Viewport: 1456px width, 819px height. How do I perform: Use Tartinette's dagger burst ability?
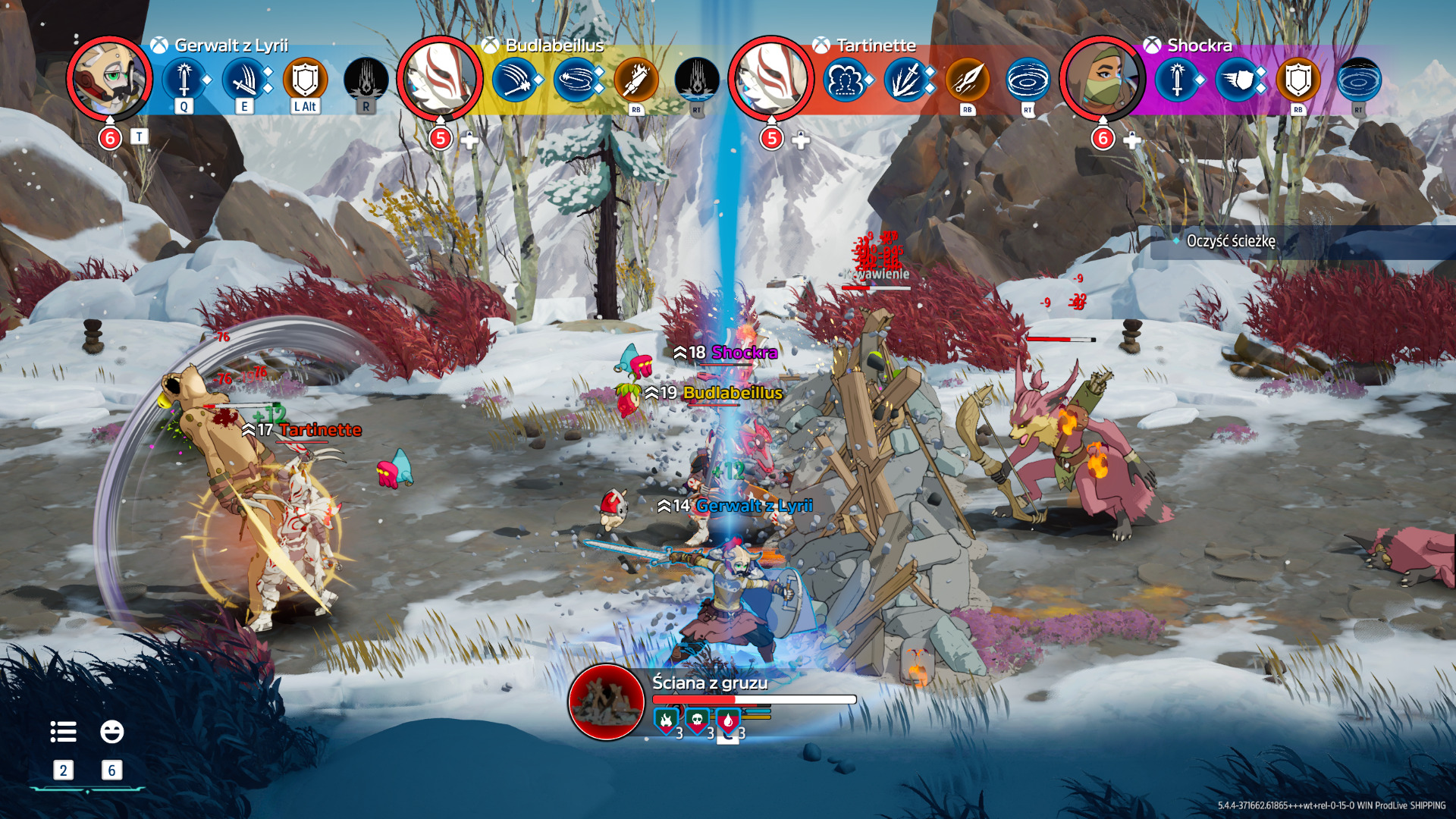click(x=906, y=79)
